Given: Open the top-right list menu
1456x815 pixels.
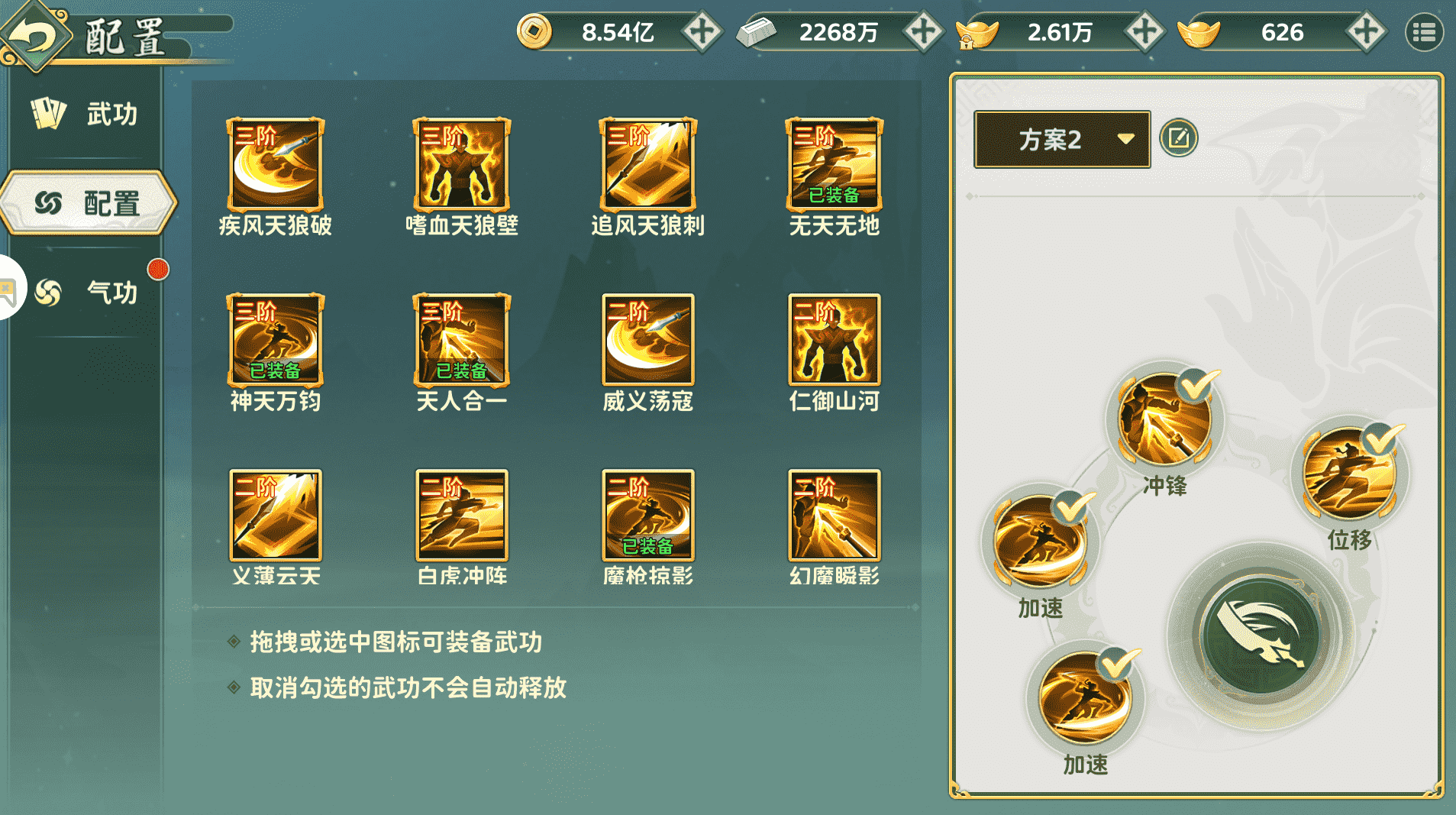Looking at the screenshot, I should [x=1425, y=32].
